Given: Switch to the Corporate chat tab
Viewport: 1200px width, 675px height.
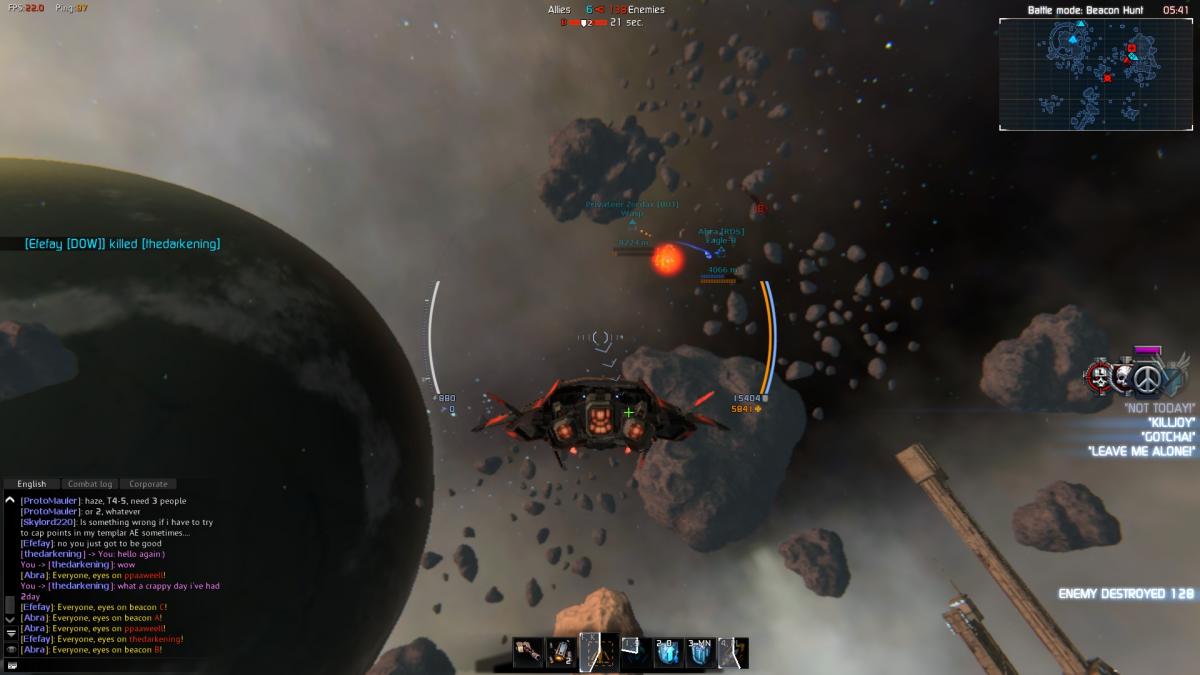Looking at the screenshot, I should tap(148, 484).
